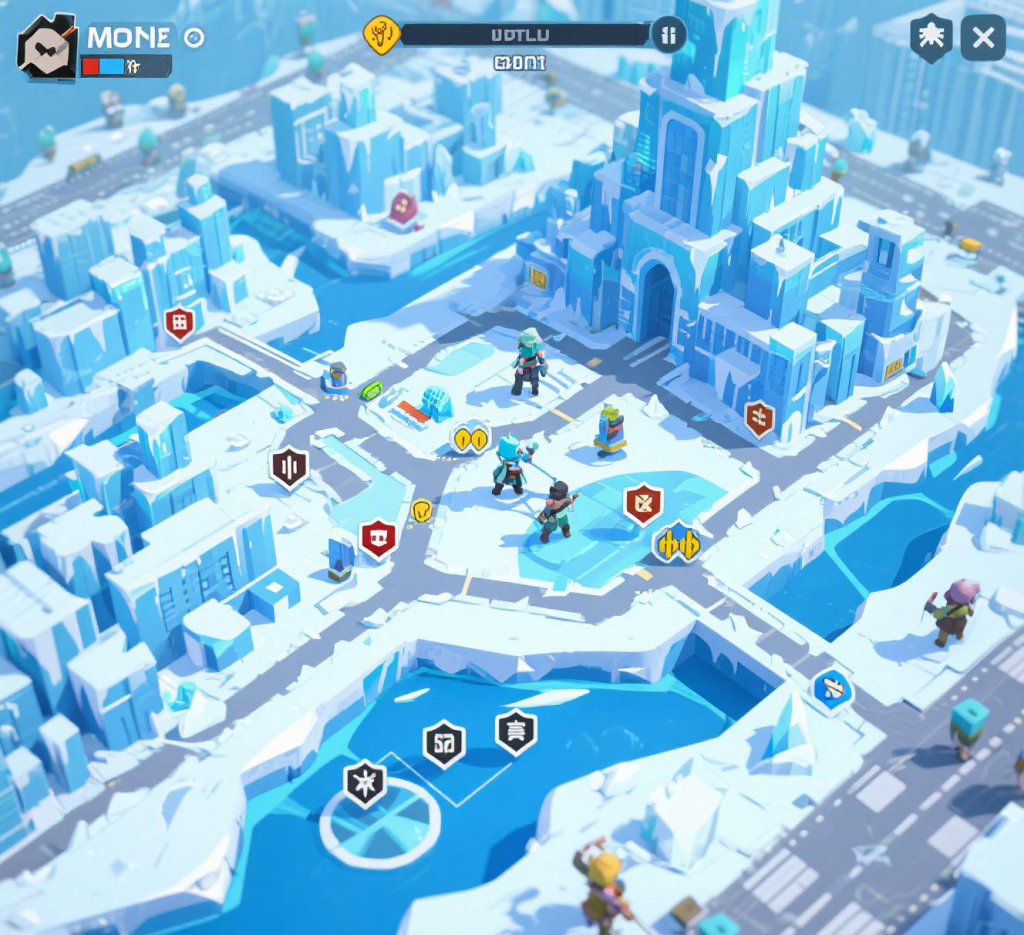
Task: Select the red shield marker on the ice rink
Action: pyautogui.click(x=643, y=503)
